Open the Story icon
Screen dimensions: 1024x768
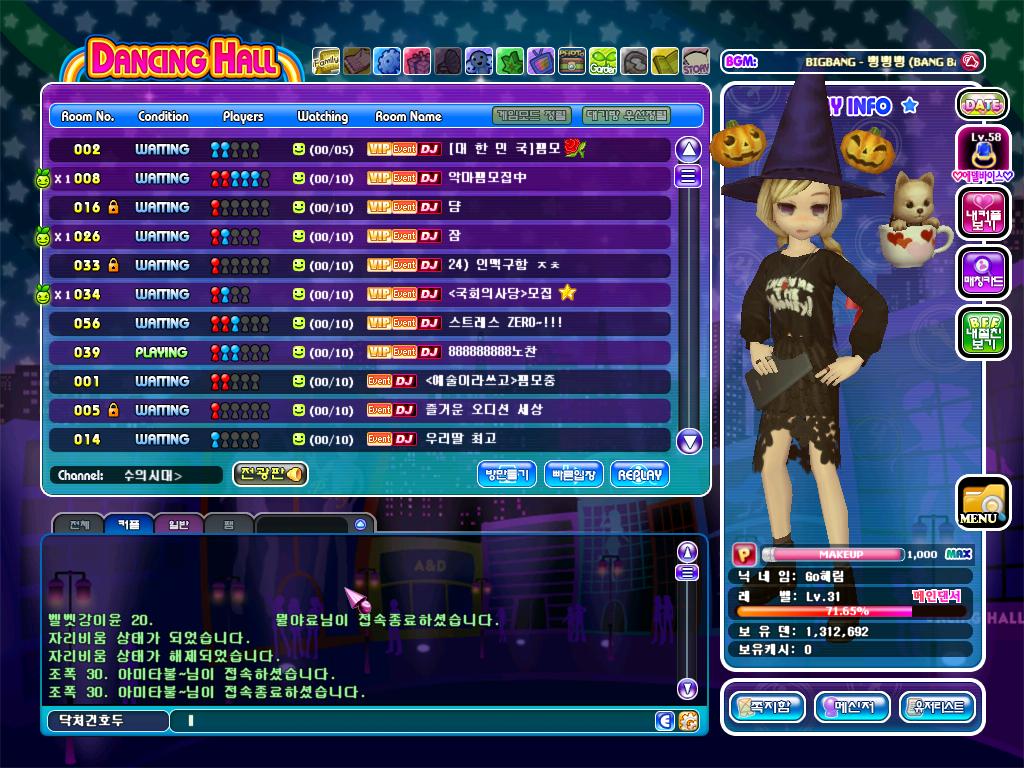[x=696, y=62]
